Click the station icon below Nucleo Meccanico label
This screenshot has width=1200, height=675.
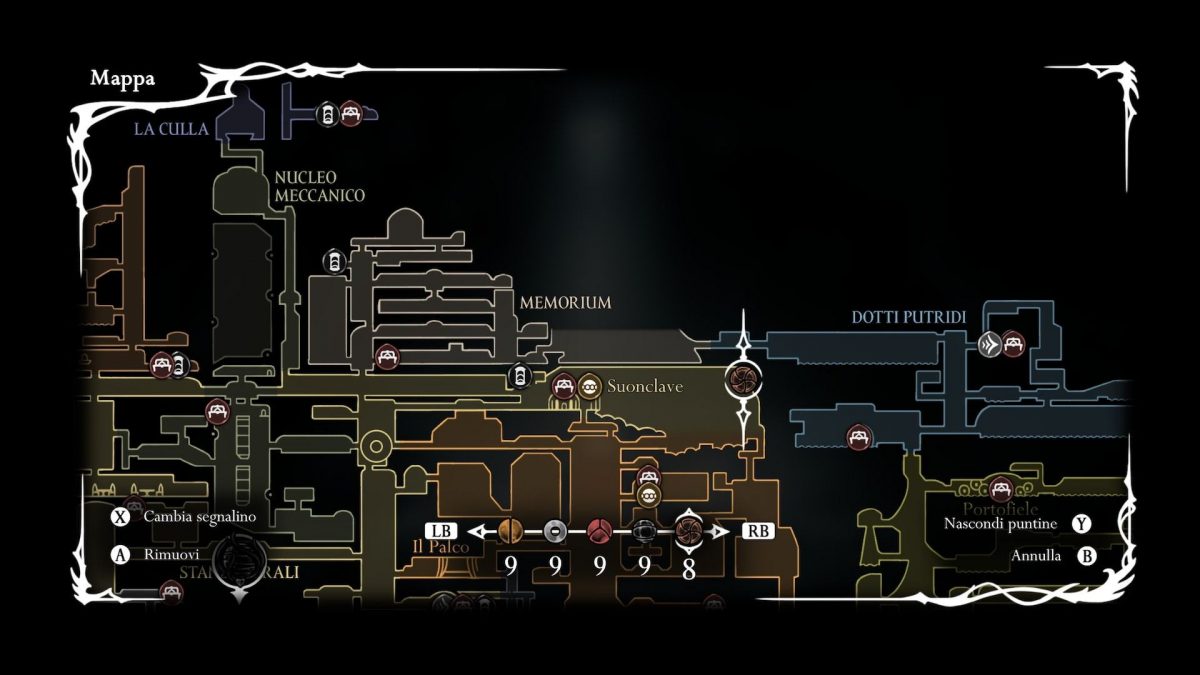pos(332,261)
